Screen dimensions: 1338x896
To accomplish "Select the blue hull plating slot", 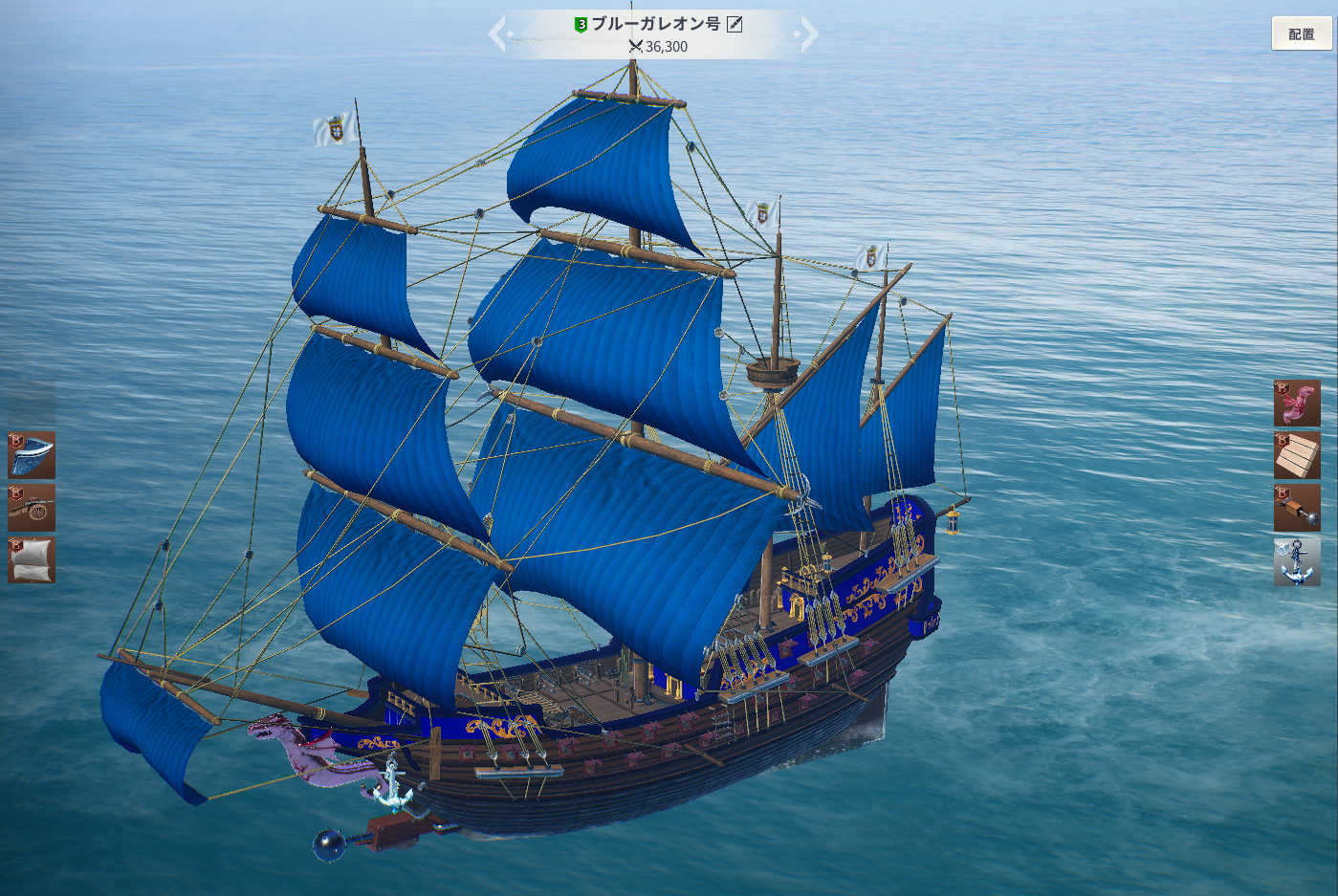I will (x=32, y=454).
